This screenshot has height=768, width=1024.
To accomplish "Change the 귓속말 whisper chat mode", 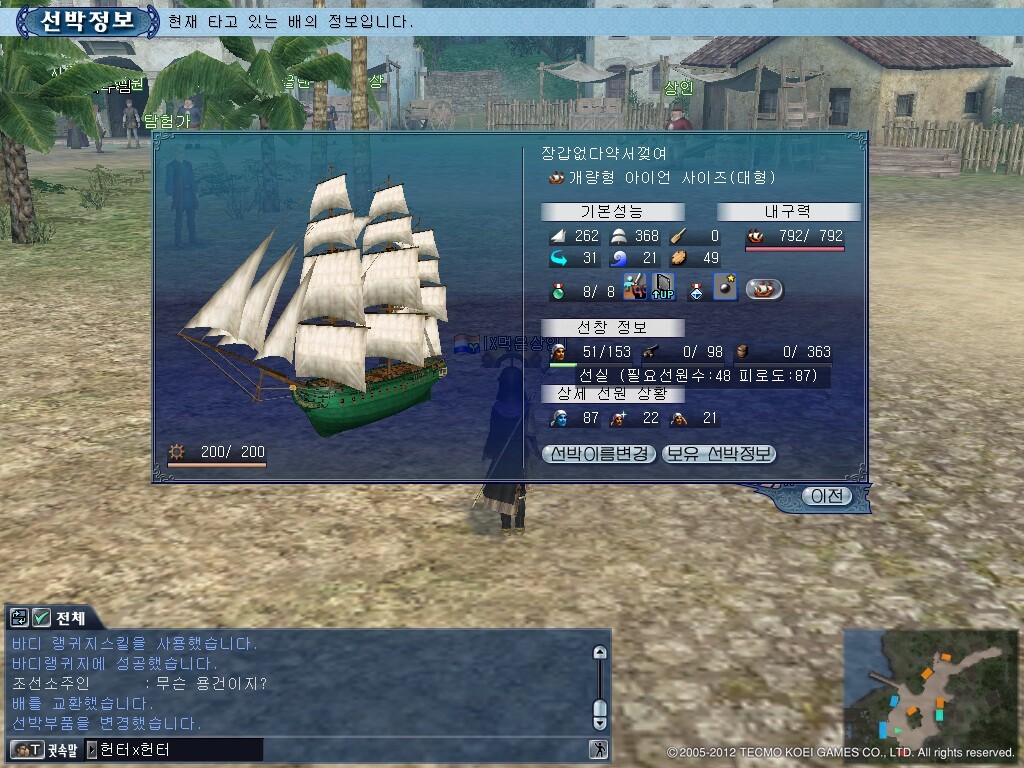I will (43, 749).
